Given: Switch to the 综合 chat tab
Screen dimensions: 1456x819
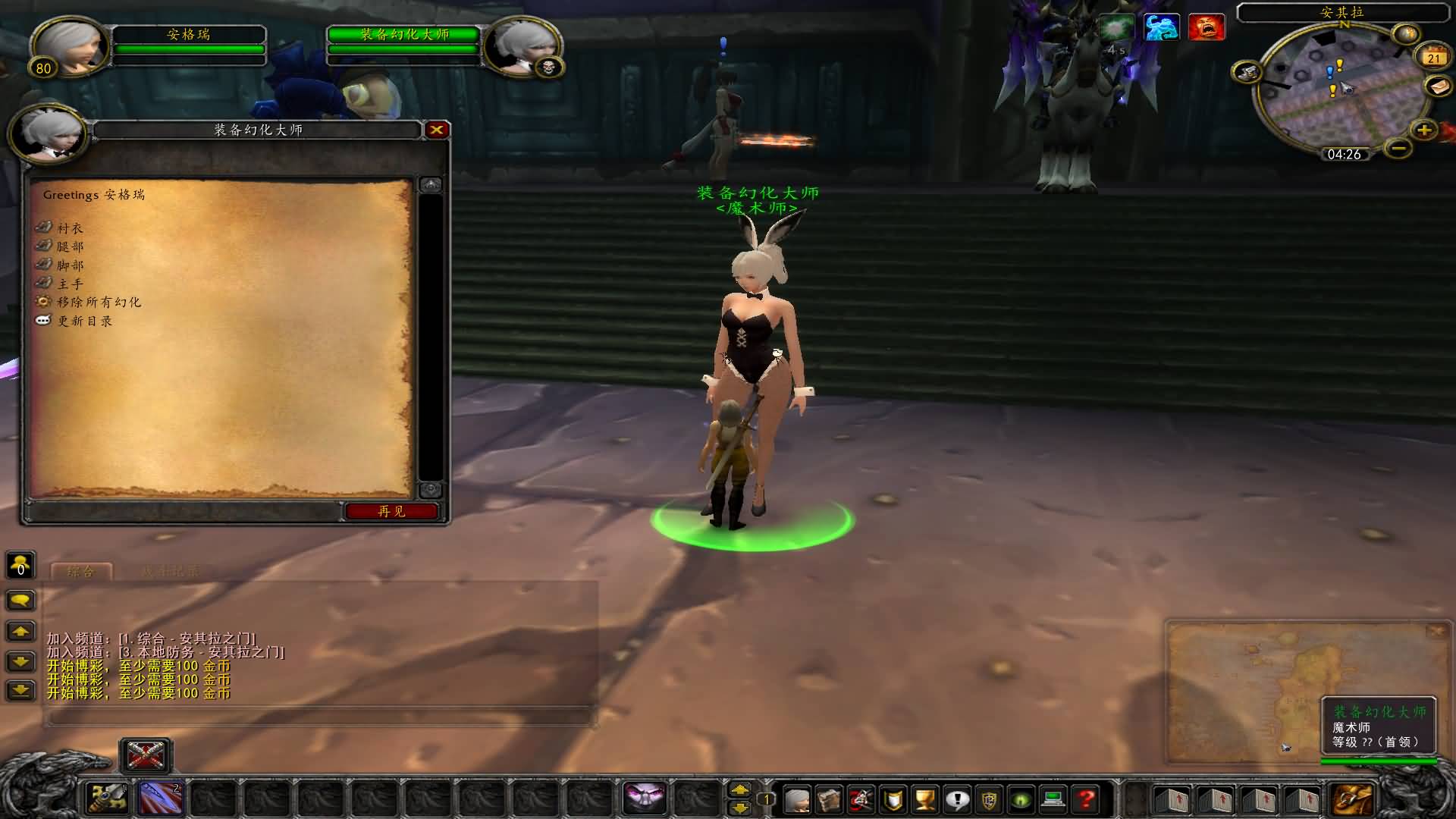Looking at the screenshot, I should [x=81, y=572].
